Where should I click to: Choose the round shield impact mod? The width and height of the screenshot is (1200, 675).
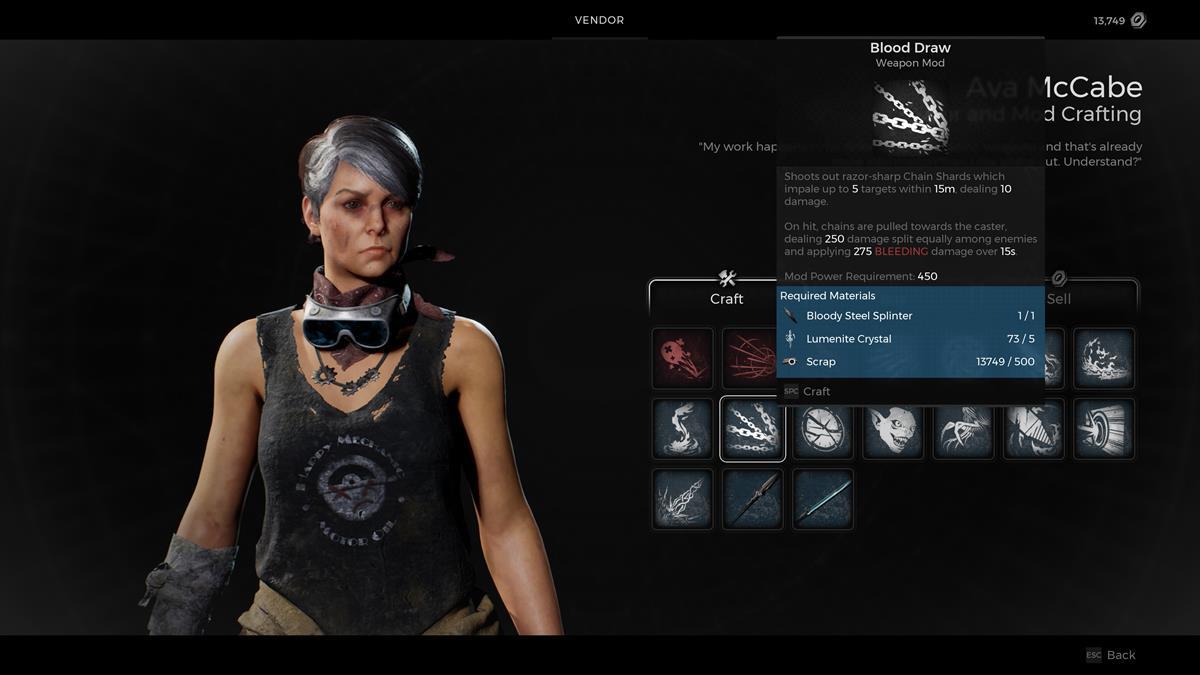1104,429
